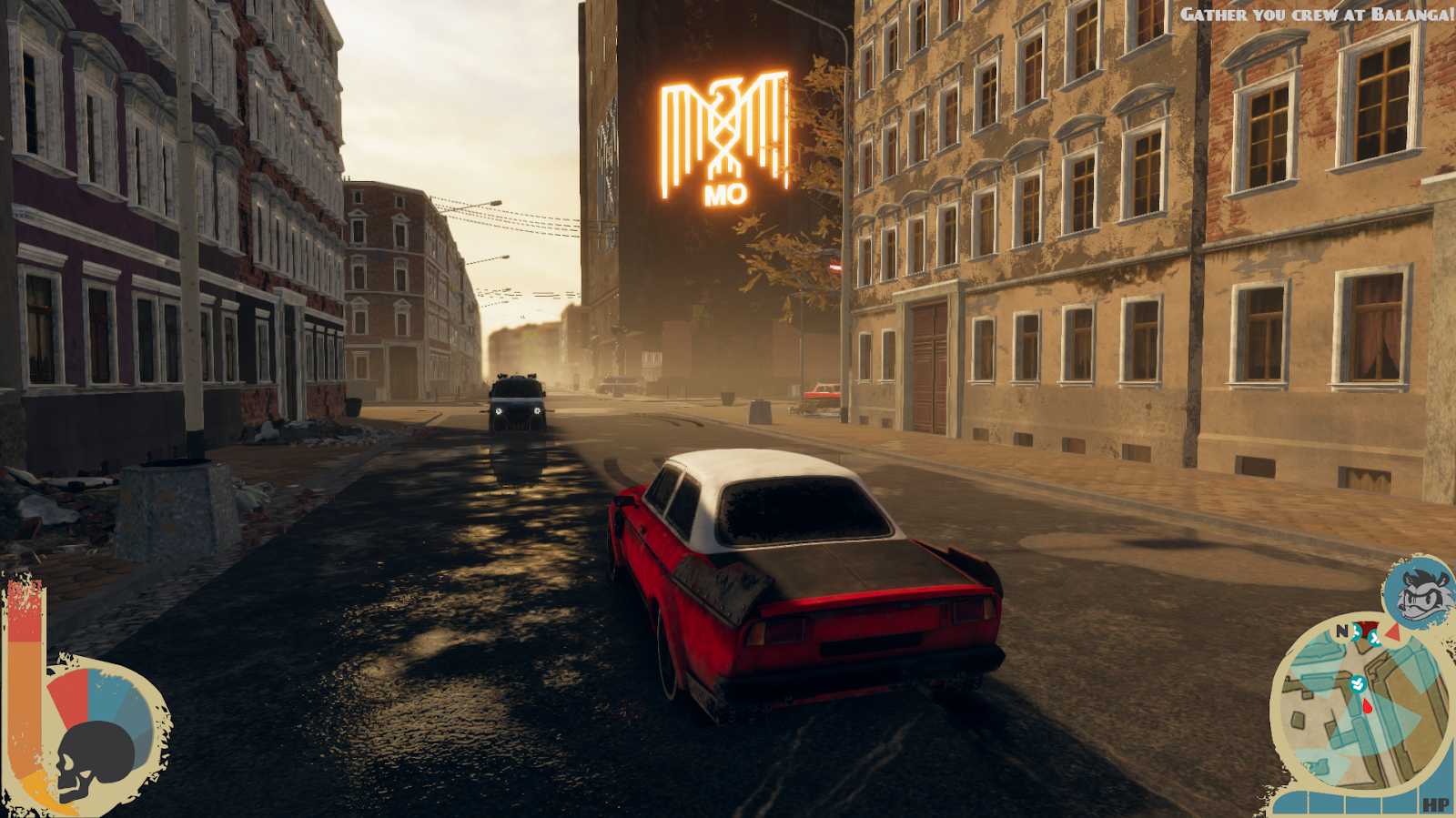Click the N compass marker on the minimap
This screenshot has width=1456, height=818.
pyautogui.click(x=1341, y=629)
